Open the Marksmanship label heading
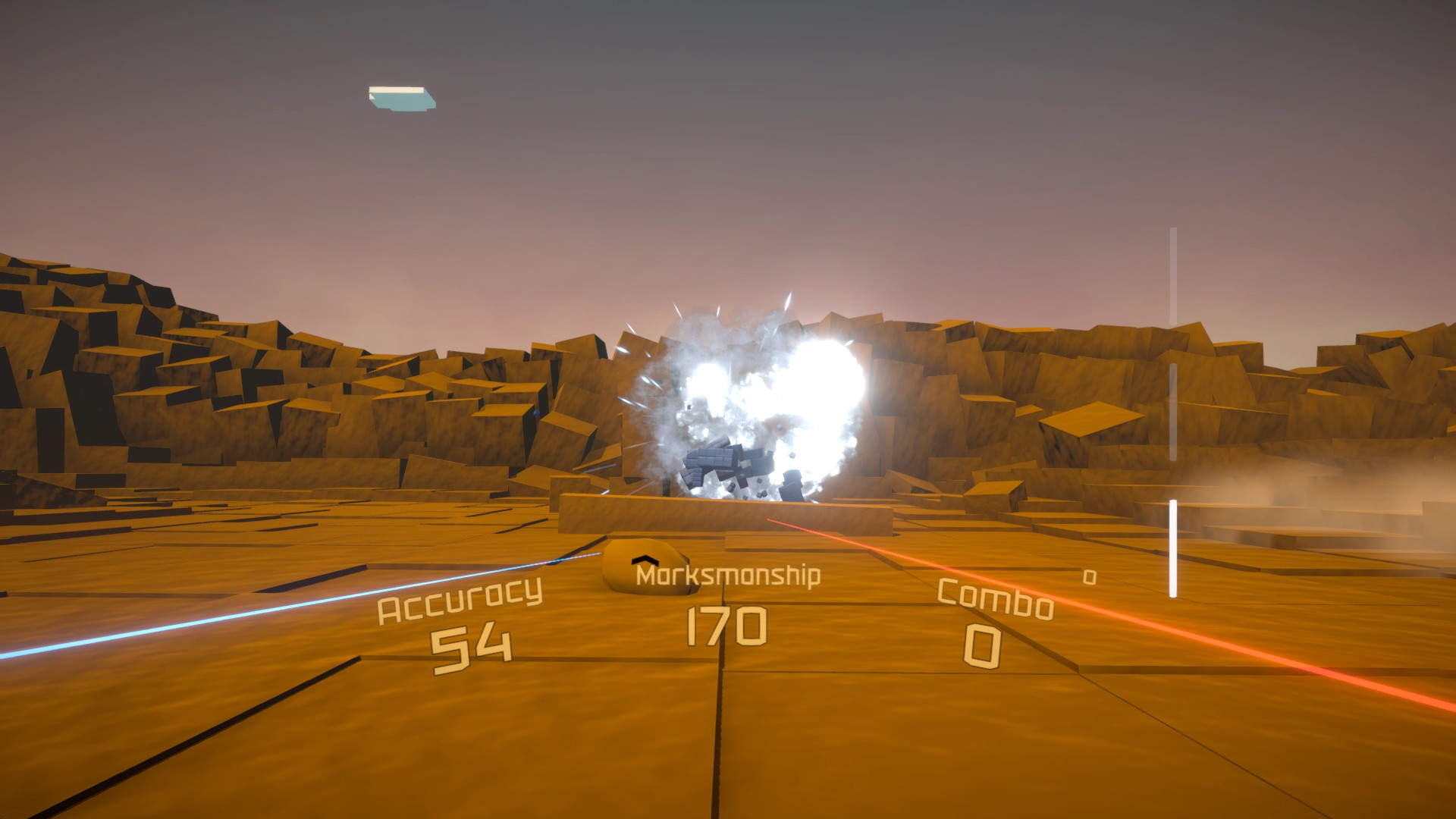 click(x=728, y=578)
